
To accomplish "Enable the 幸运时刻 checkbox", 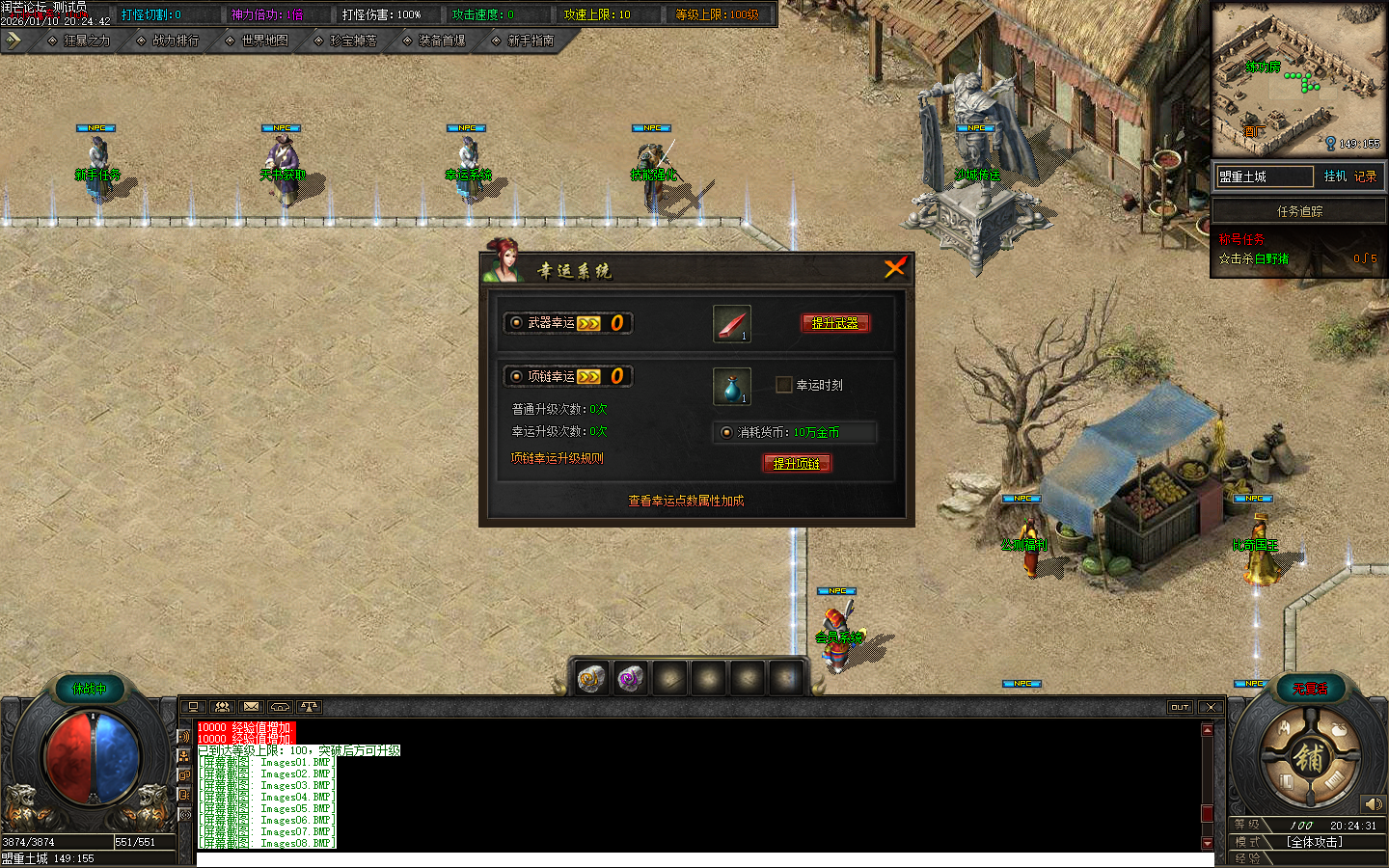I will [x=782, y=385].
